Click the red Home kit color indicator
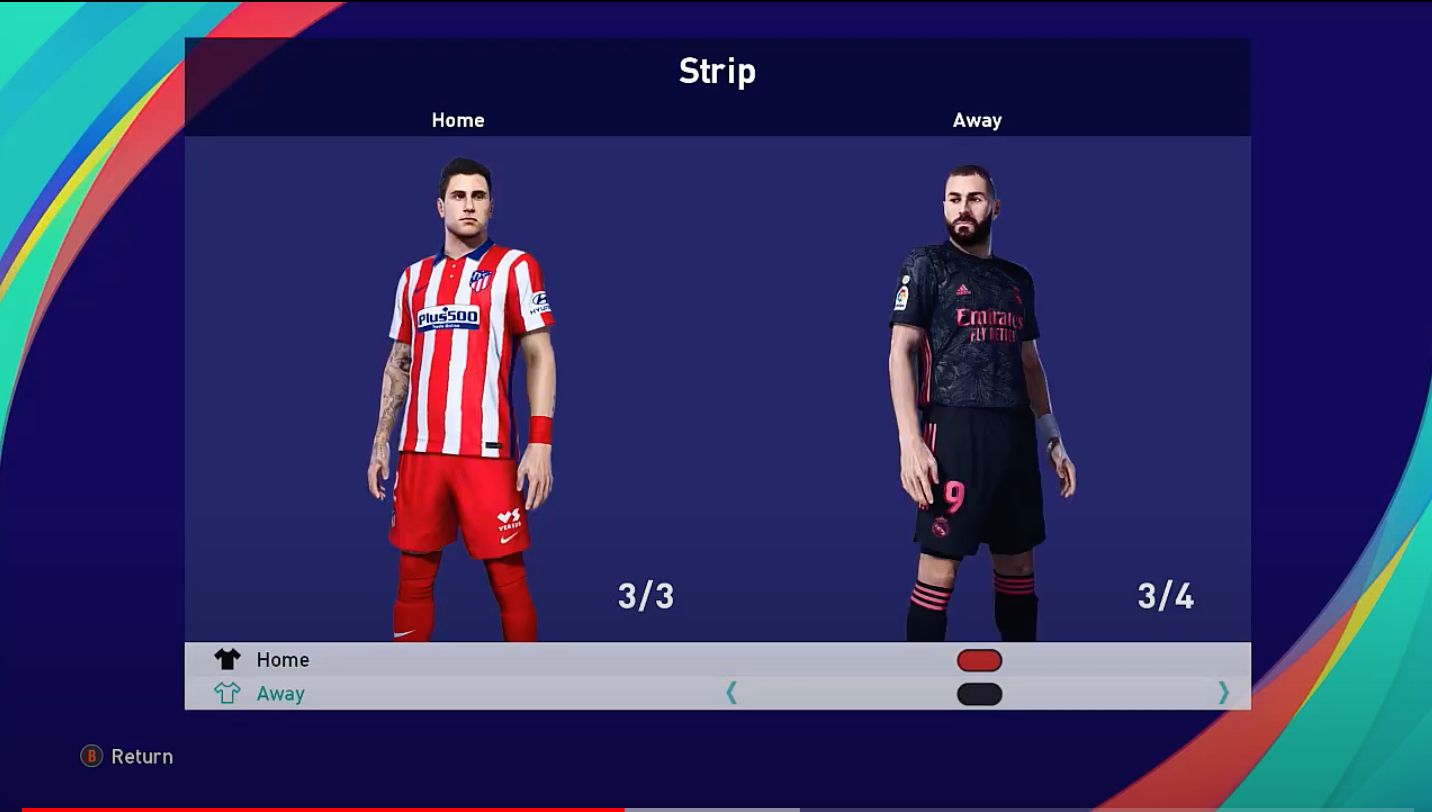This screenshot has height=812, width=1432. (979, 659)
